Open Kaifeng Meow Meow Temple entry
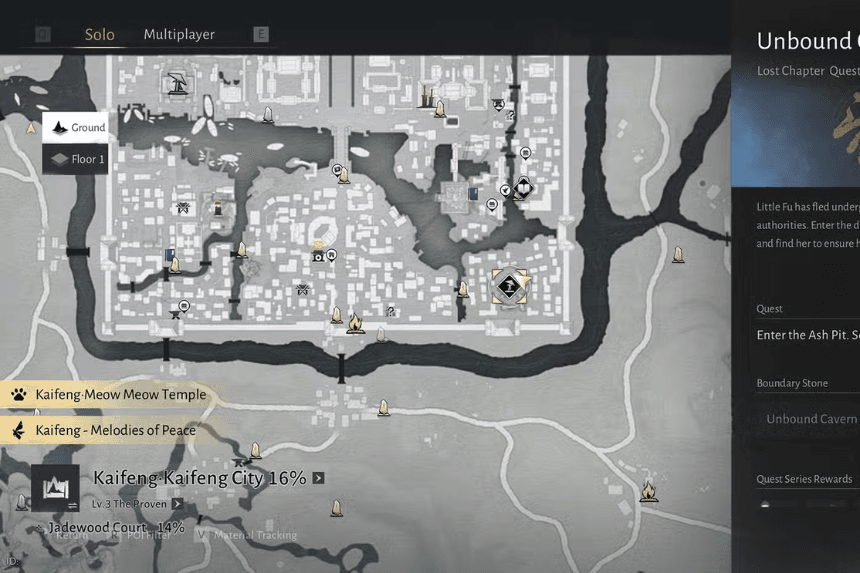860x573 pixels. click(x=108, y=394)
